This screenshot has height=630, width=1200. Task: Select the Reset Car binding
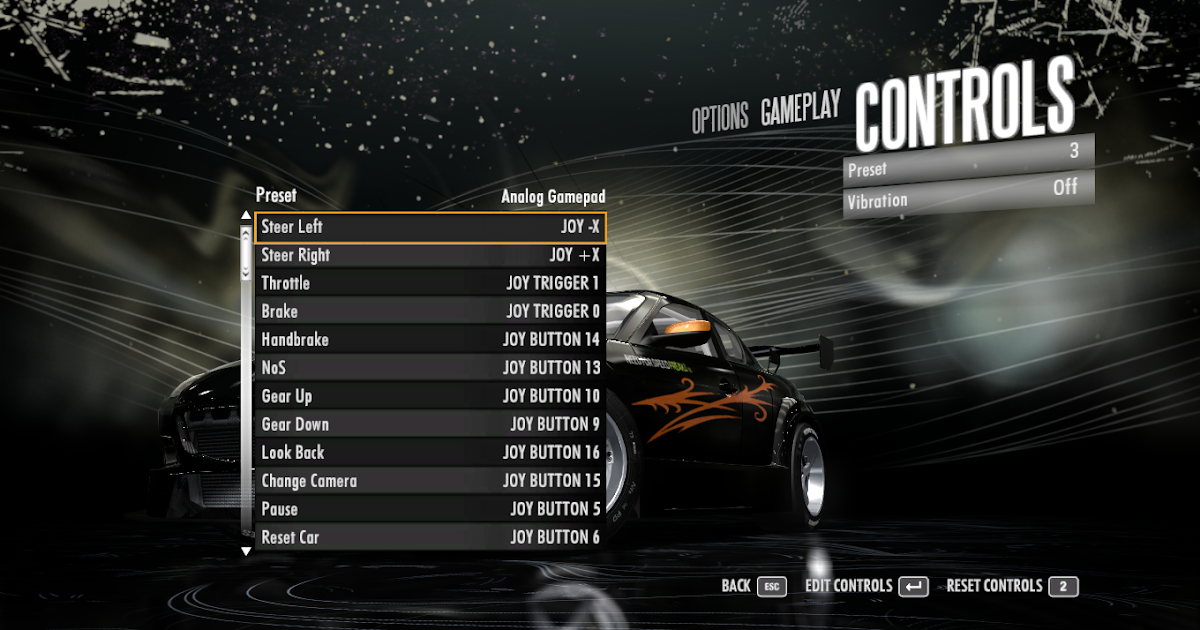tap(430, 537)
